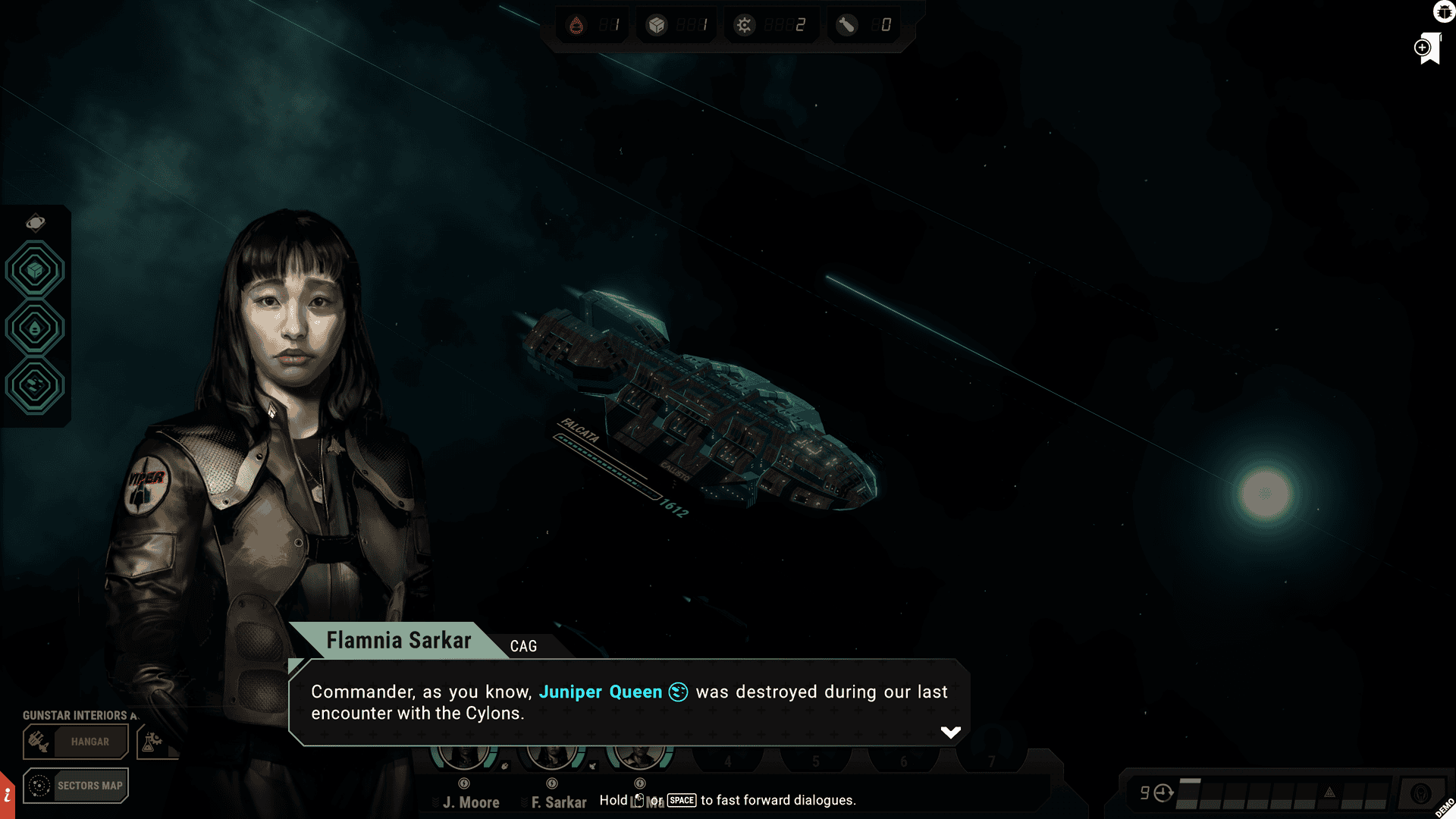Click the Juniper Queen ship link in dialogue
This screenshot has height=819, width=1456.
(x=601, y=692)
